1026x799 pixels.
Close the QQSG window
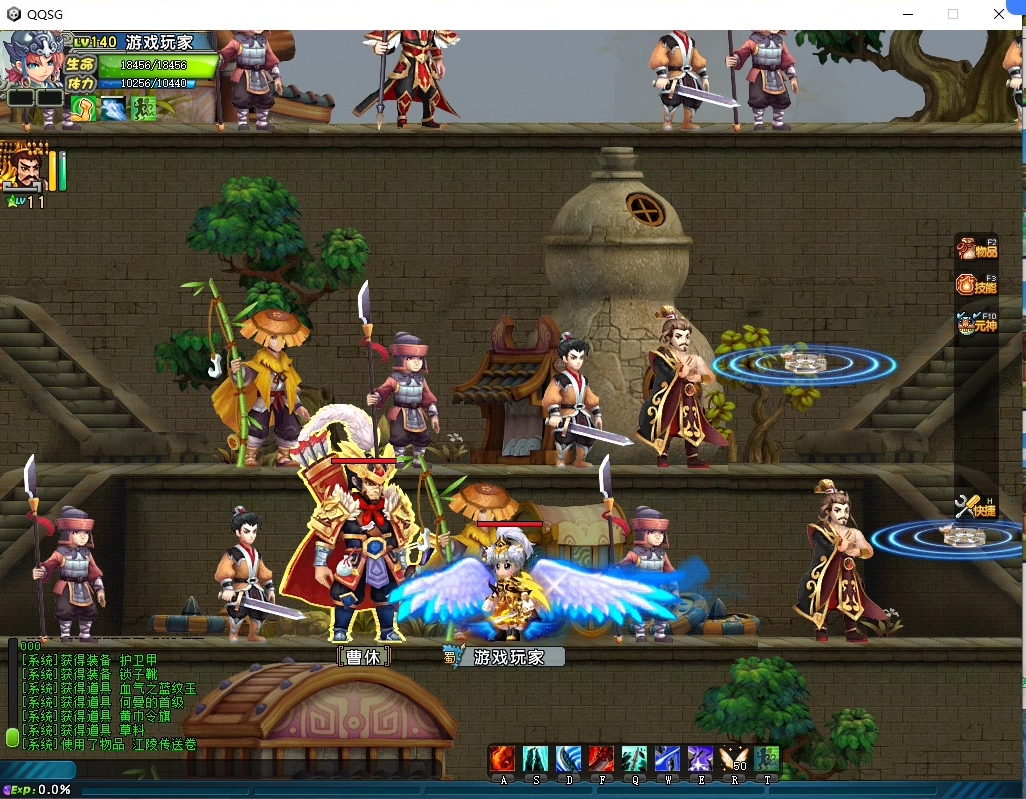tap(999, 14)
